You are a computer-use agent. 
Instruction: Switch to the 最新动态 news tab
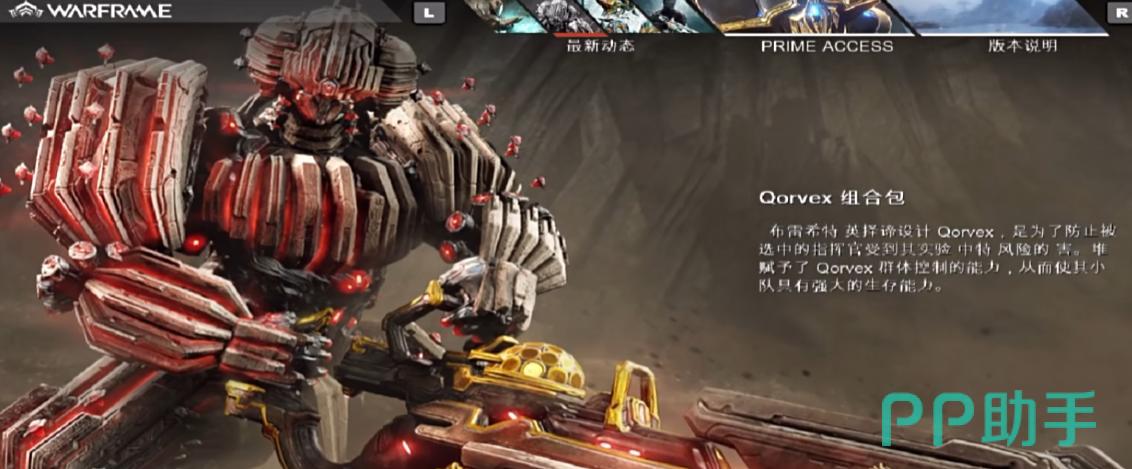pos(600,45)
